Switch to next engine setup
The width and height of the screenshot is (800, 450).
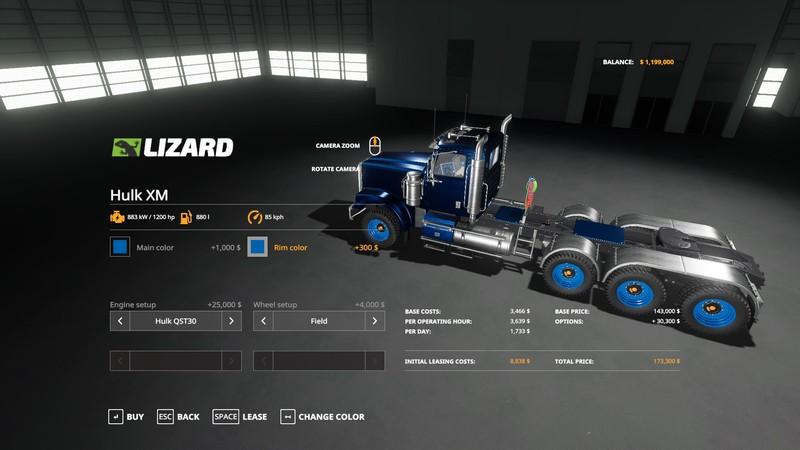pos(231,321)
